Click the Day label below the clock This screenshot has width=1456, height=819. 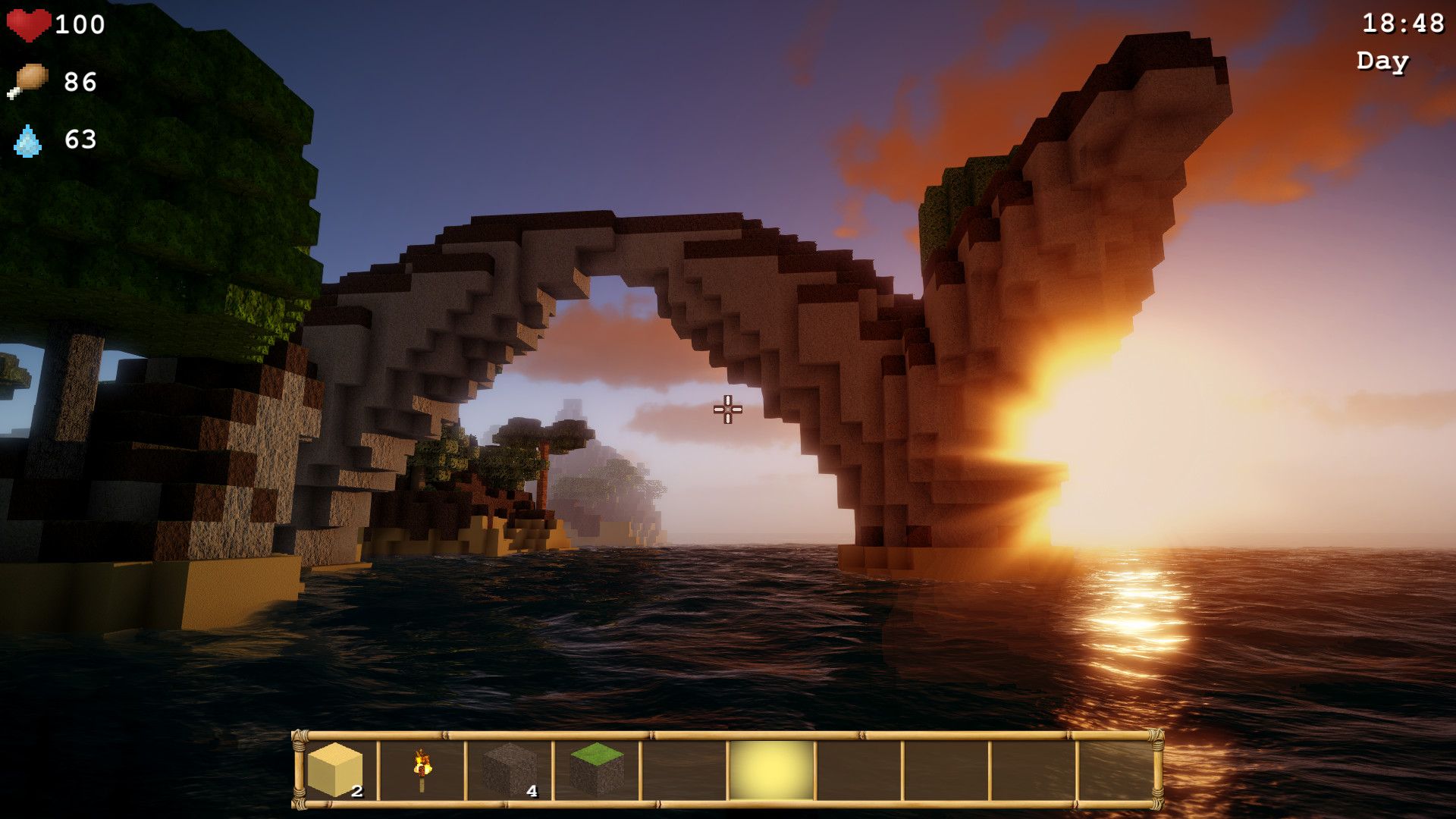[x=1382, y=61]
